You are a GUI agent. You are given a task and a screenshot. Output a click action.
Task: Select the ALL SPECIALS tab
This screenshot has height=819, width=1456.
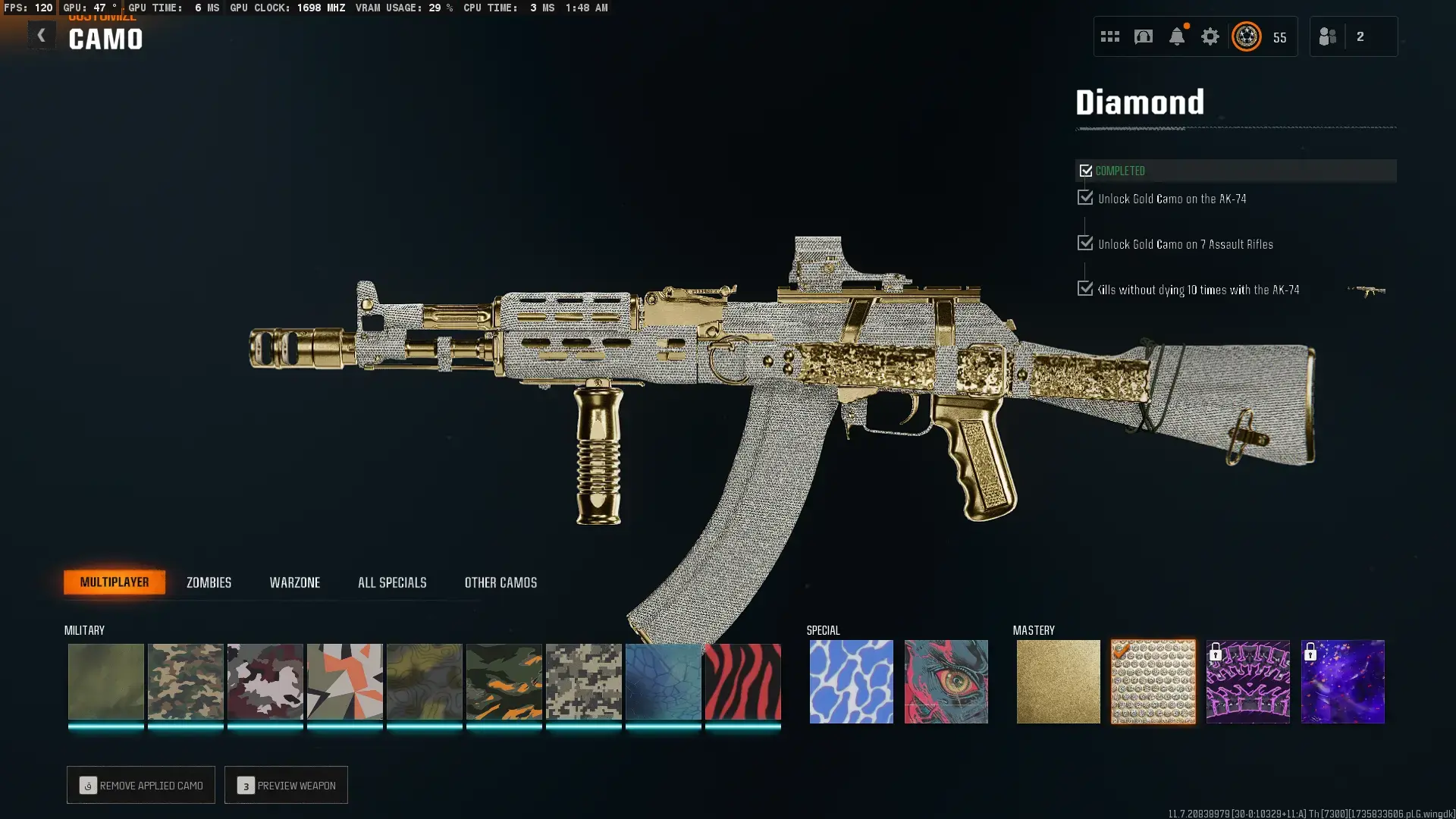tap(392, 582)
